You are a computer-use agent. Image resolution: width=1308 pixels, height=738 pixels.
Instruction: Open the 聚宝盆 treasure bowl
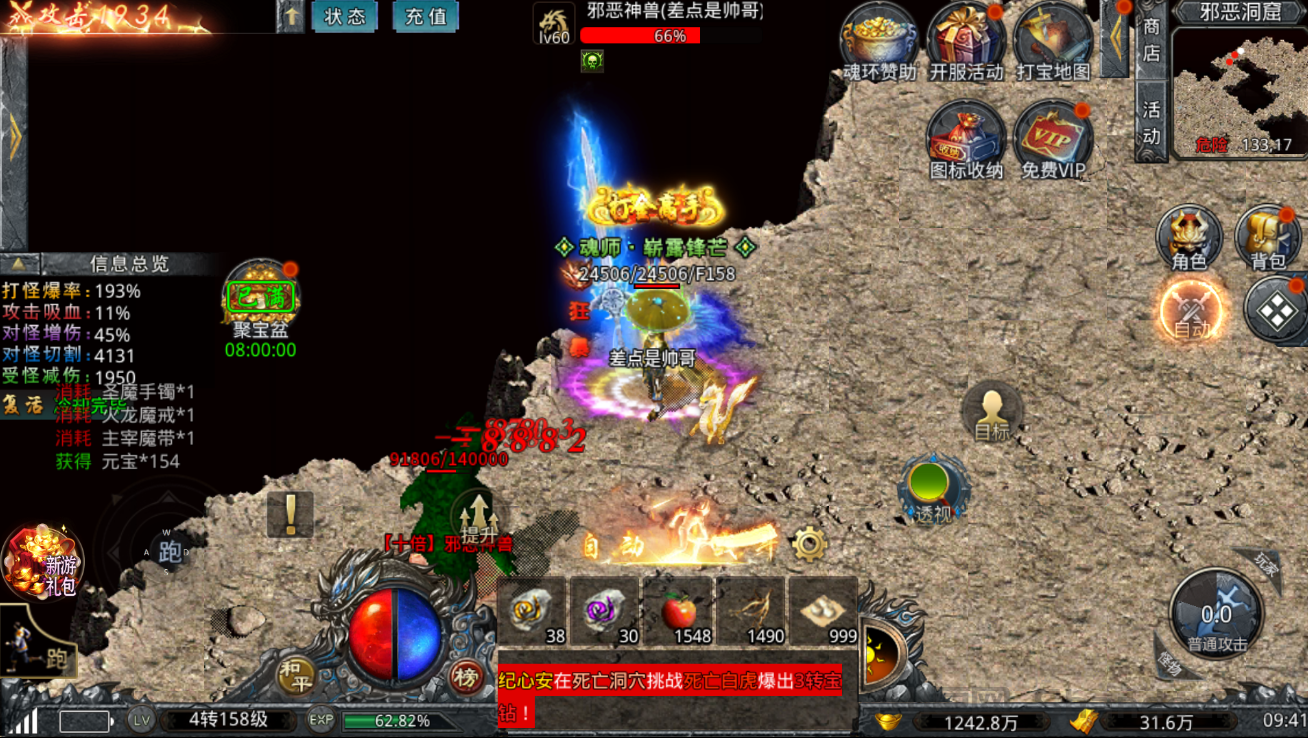[x=260, y=298]
